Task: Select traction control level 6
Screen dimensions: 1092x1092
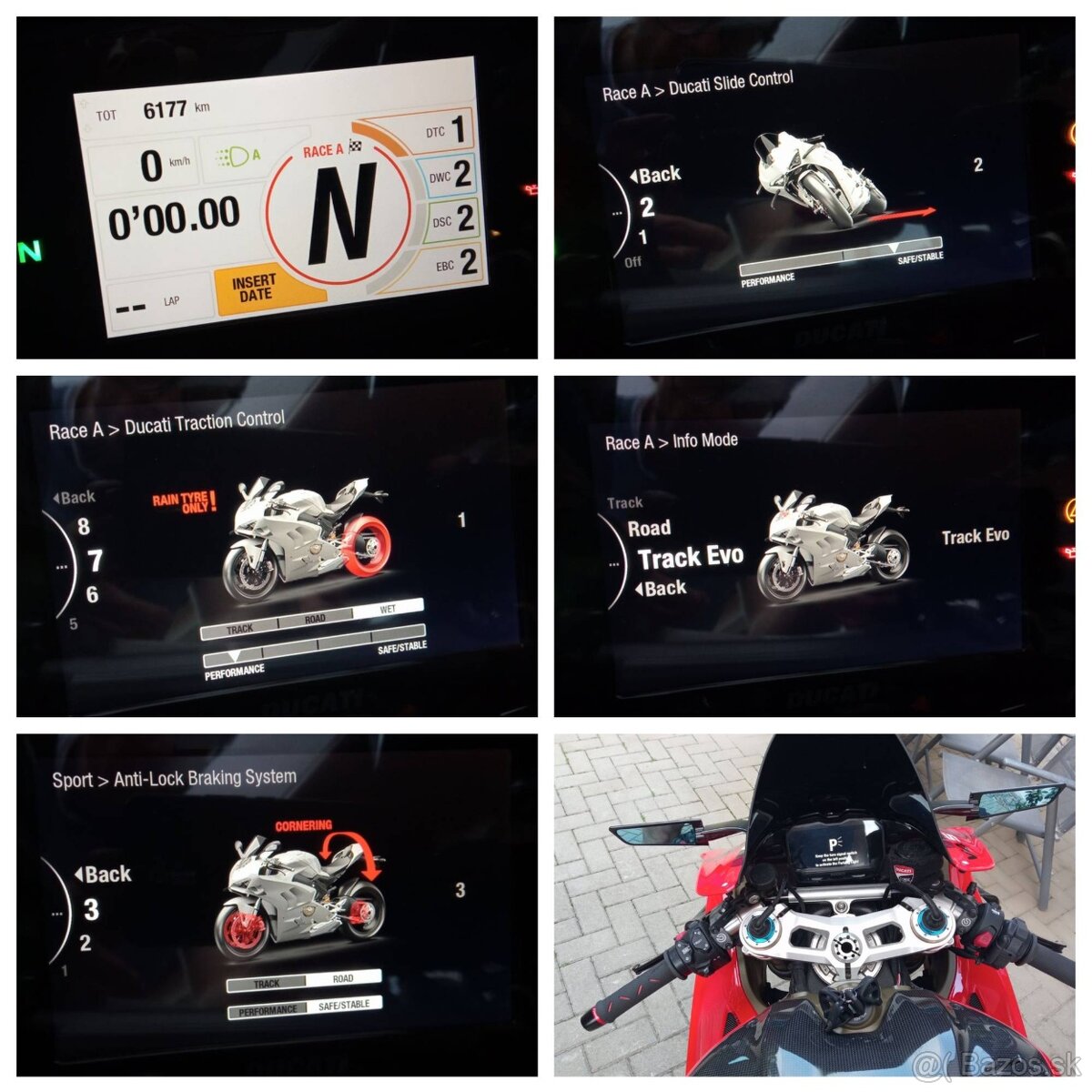Action: [x=91, y=595]
